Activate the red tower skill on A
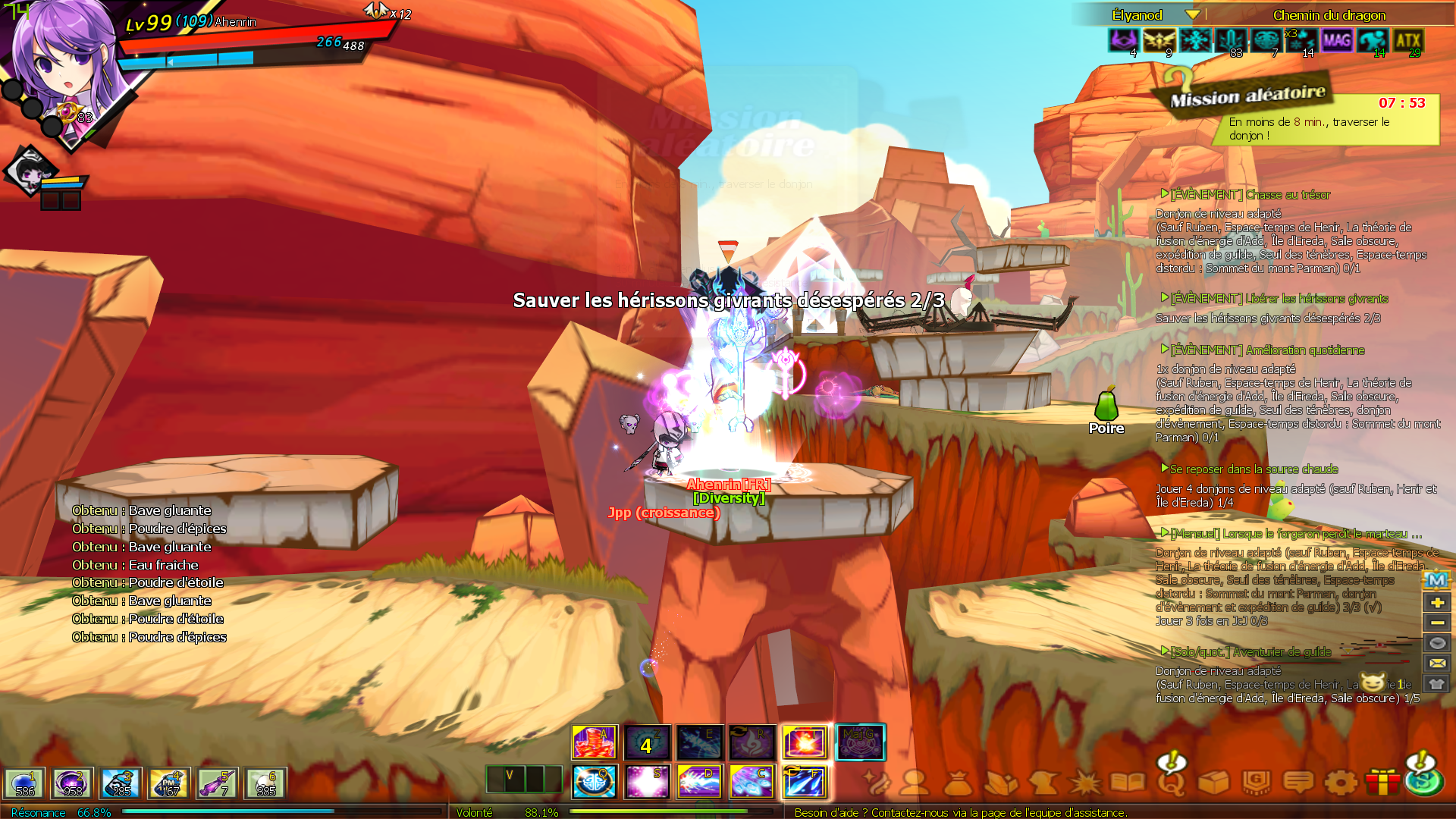This screenshot has width=1456, height=819. coord(595,742)
